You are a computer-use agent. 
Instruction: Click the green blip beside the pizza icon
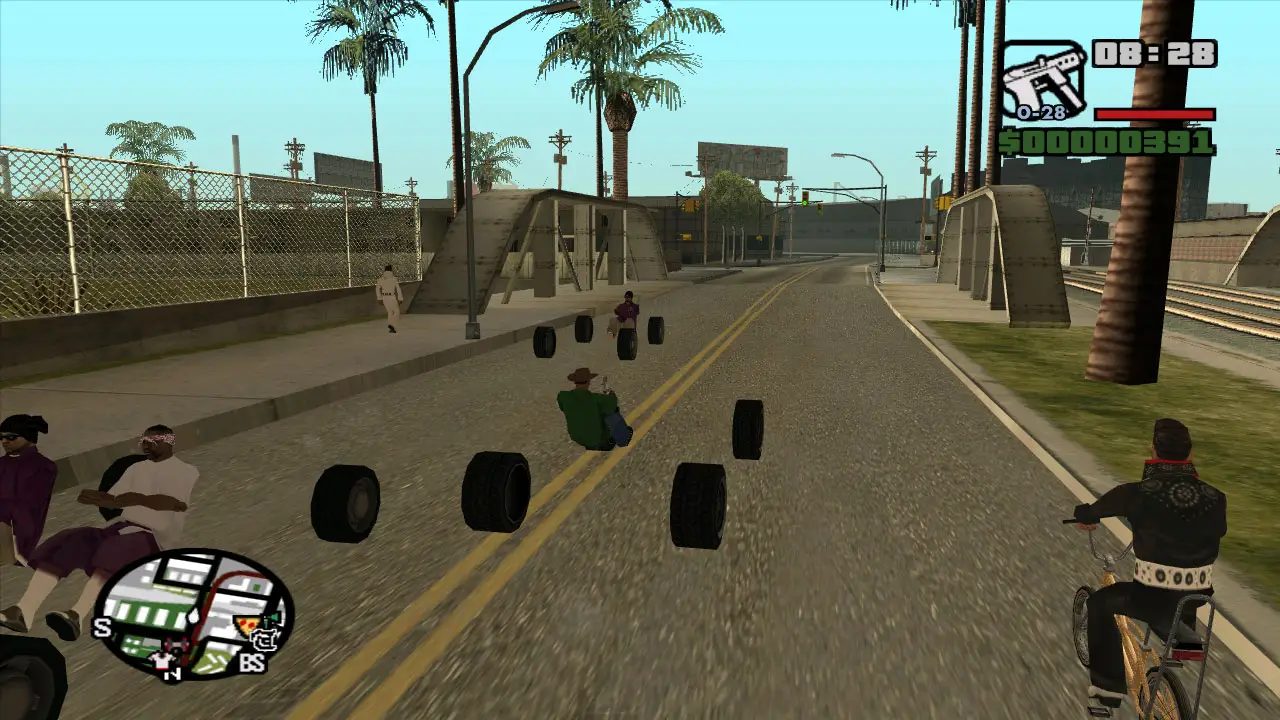click(273, 616)
